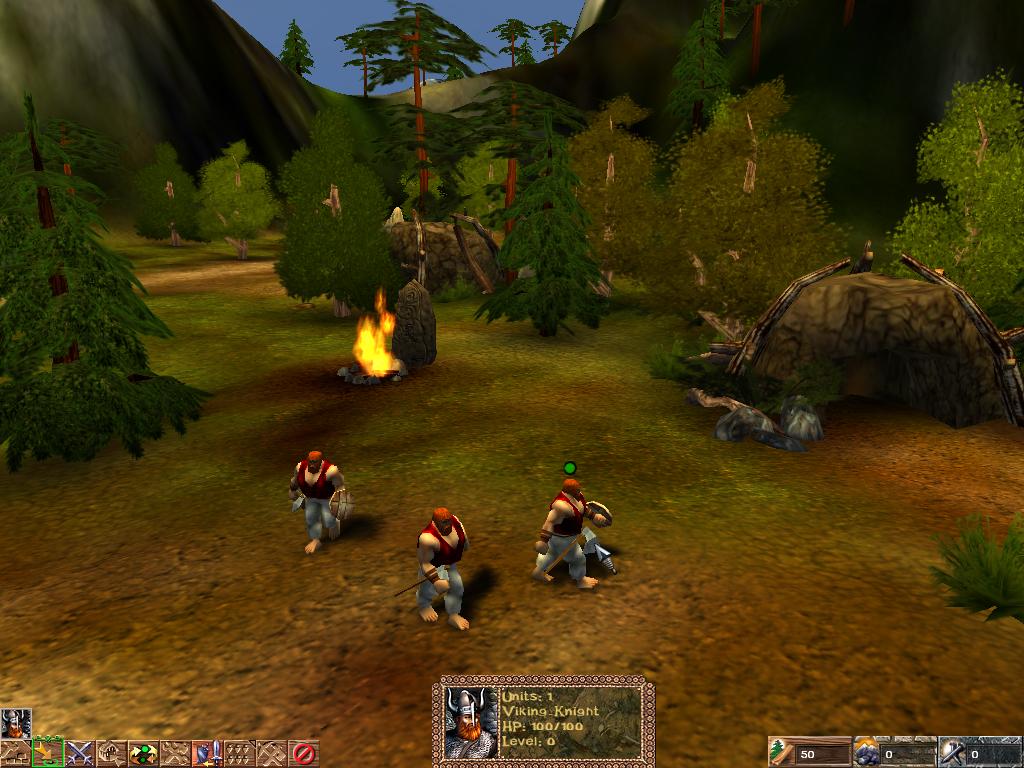The image size is (1024, 768).
Task: Activate the green-highlighted move command
Action: point(47,753)
